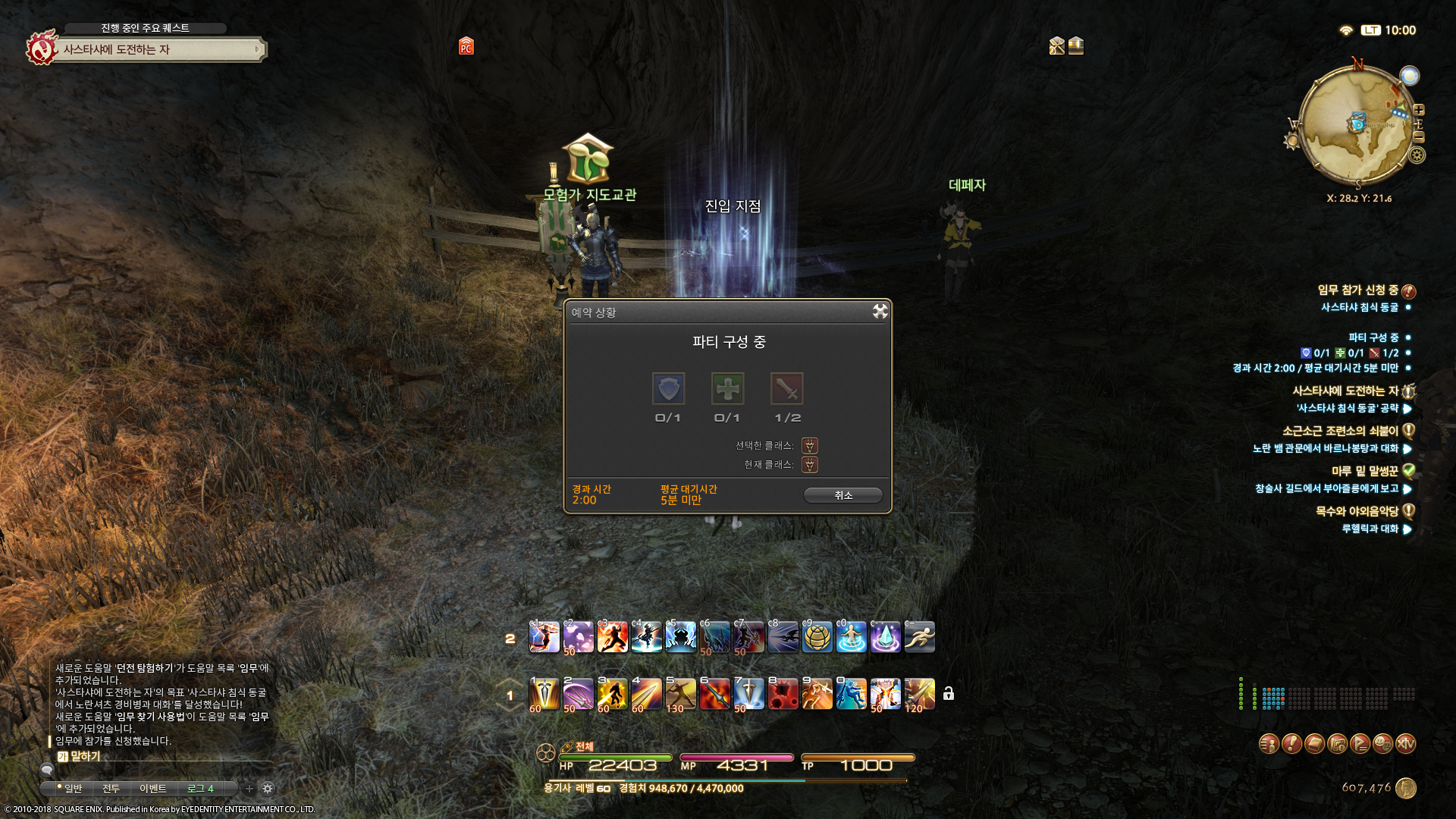
Task: Select the healer role cross icon
Action: click(727, 389)
